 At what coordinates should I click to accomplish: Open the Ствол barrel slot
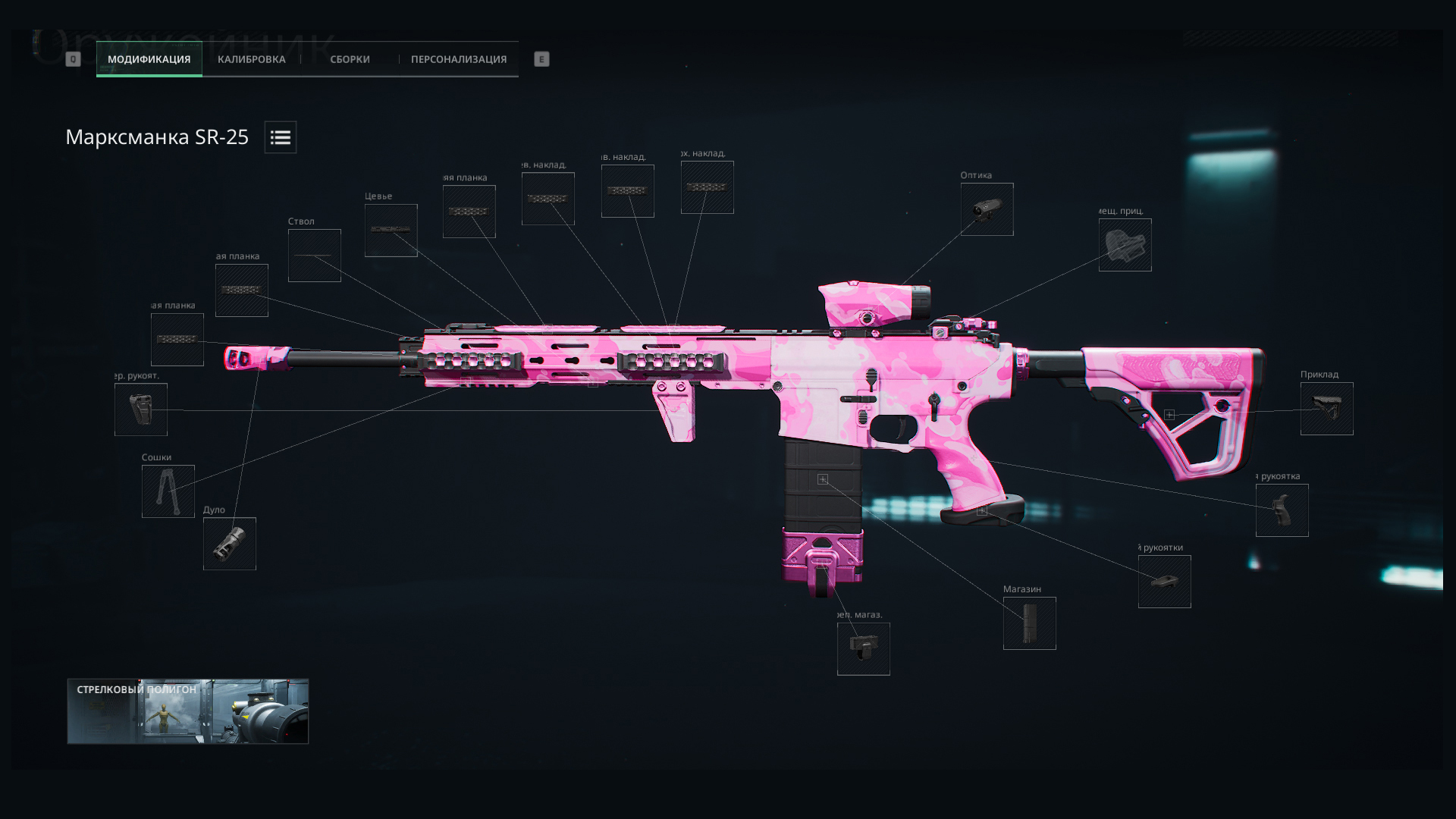[314, 256]
